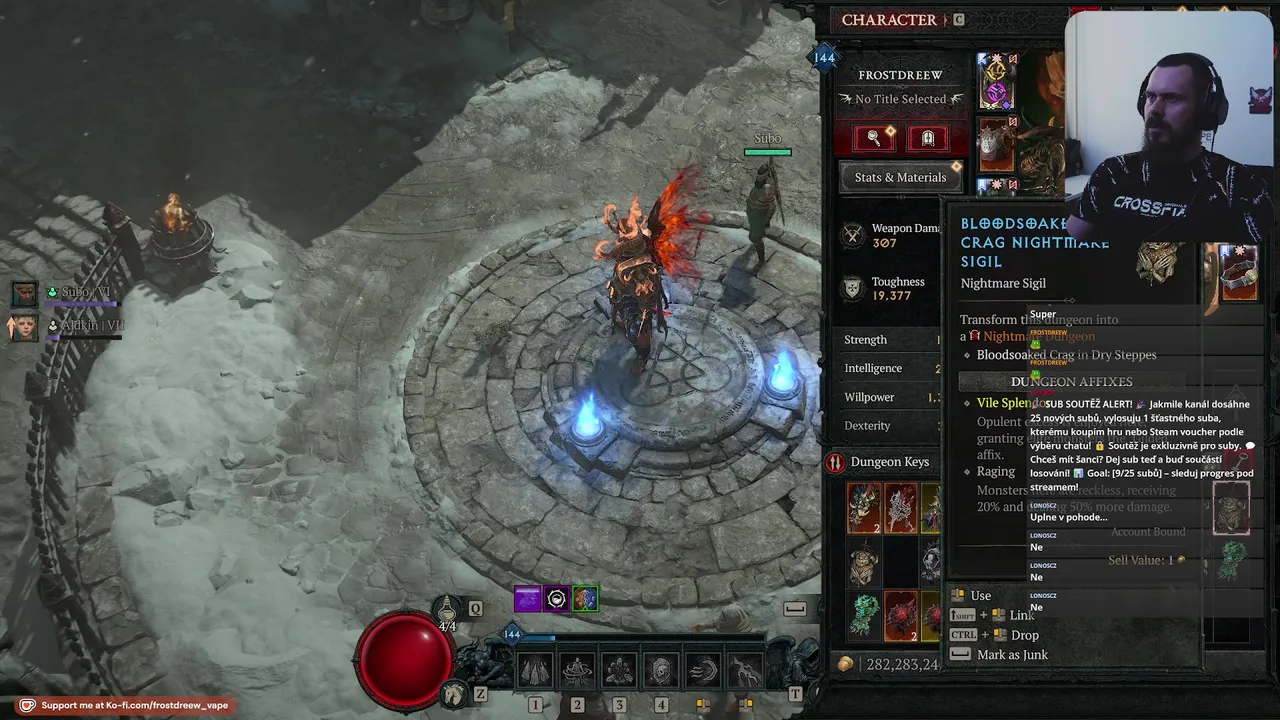Select party member Subo's portrait

(24, 294)
